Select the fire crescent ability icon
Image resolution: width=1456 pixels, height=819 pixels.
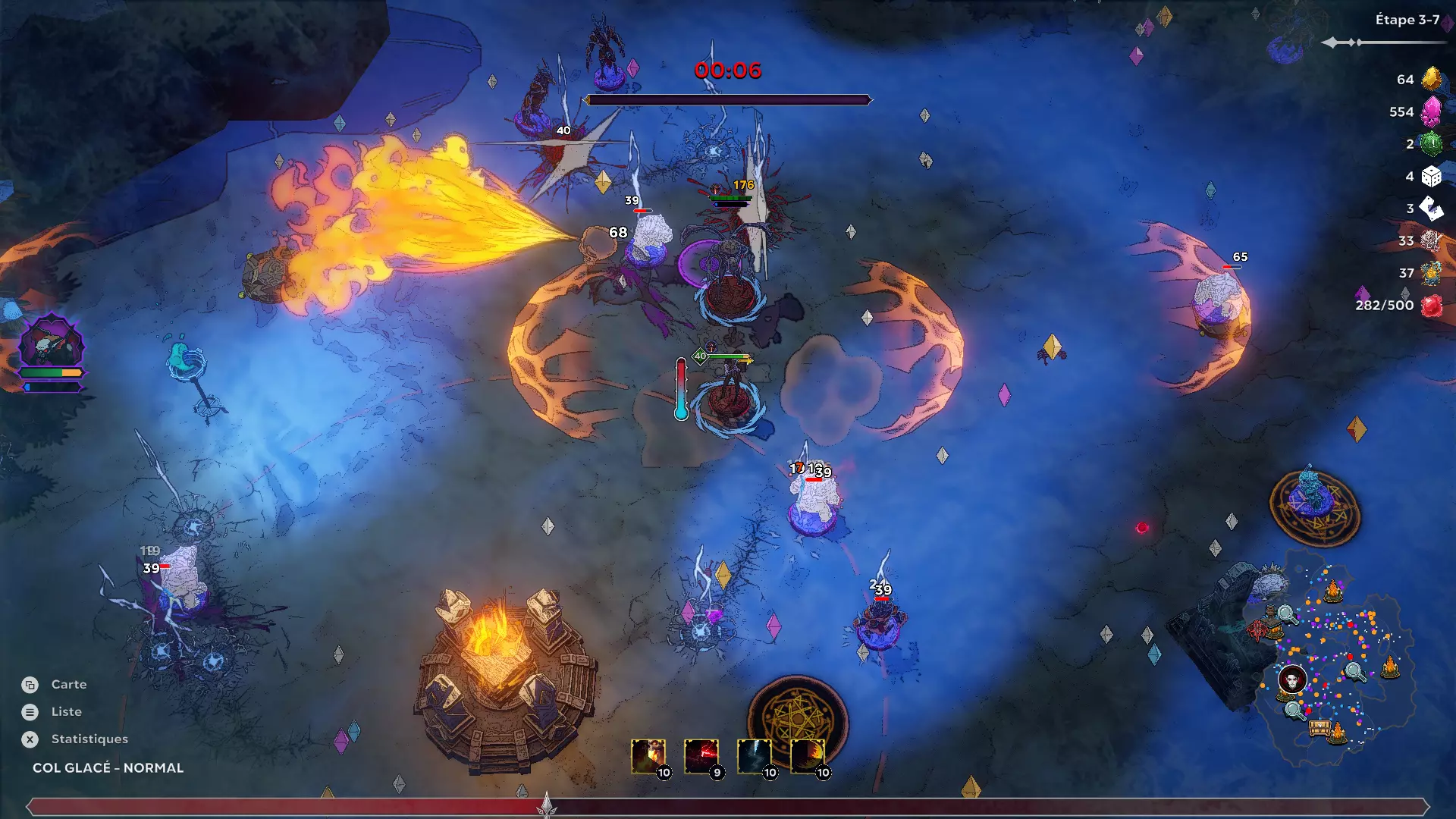click(x=808, y=756)
